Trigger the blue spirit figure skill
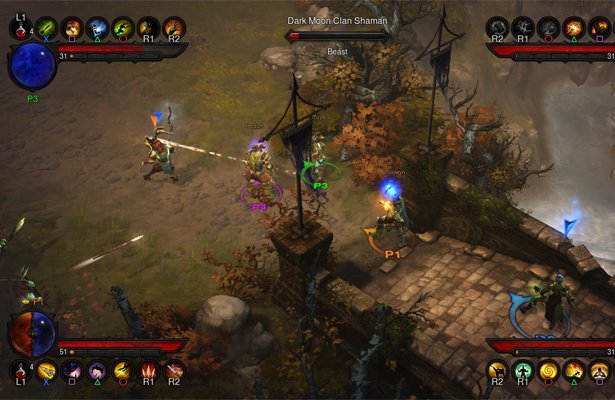 [x=97, y=28]
